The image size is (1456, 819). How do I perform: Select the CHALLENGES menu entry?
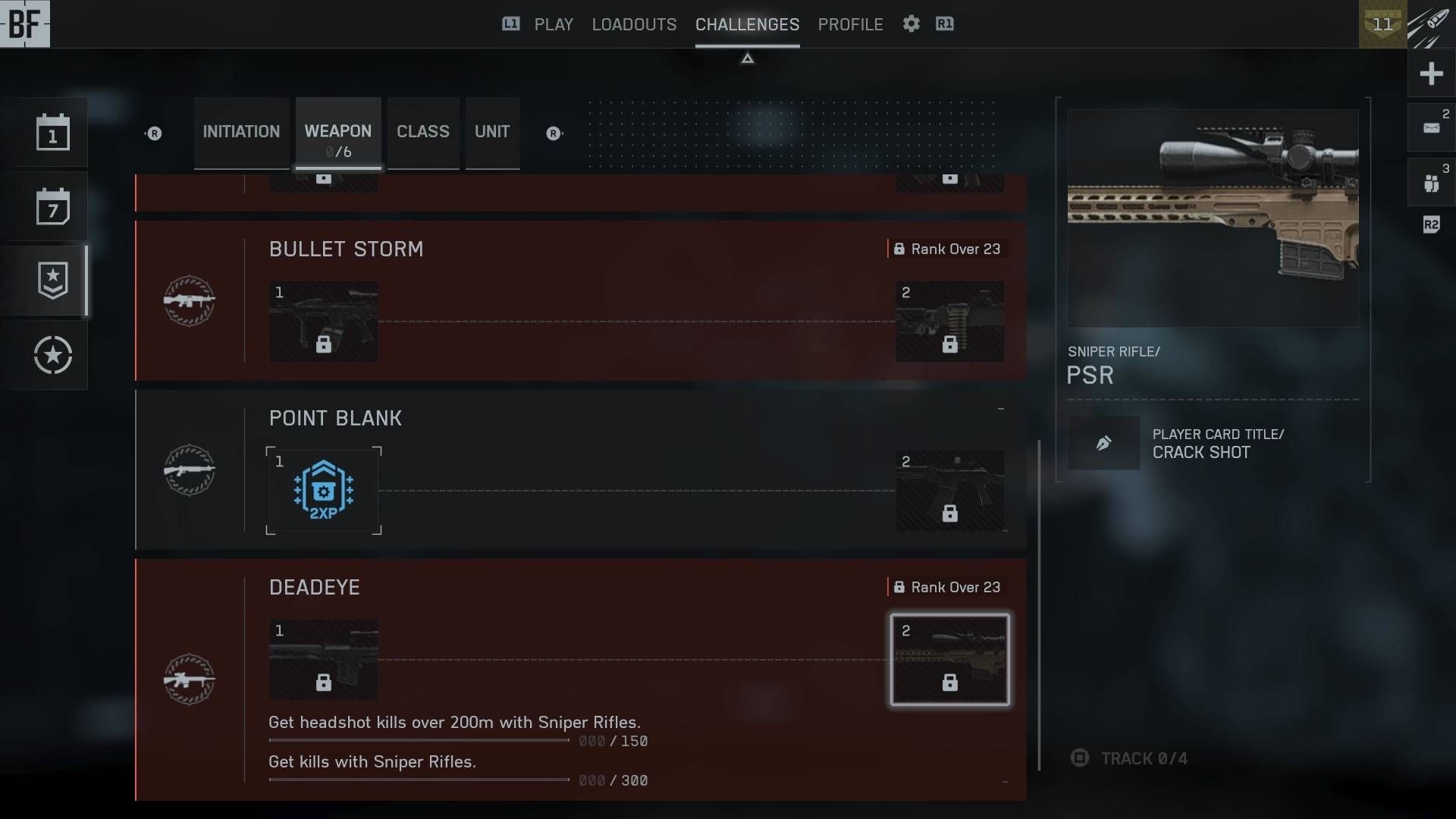747,24
